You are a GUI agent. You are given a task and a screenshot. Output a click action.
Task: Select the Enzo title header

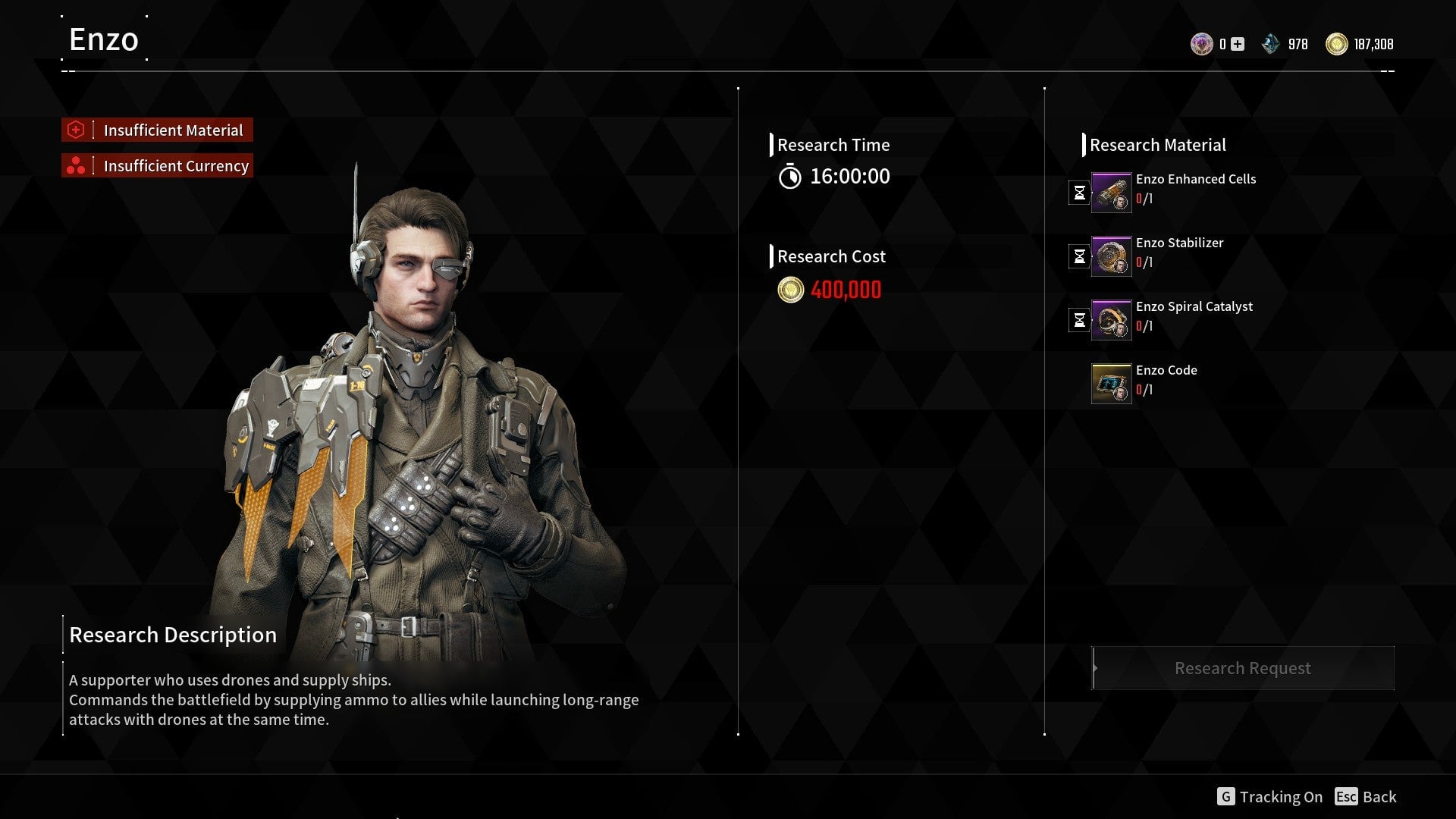(x=103, y=39)
